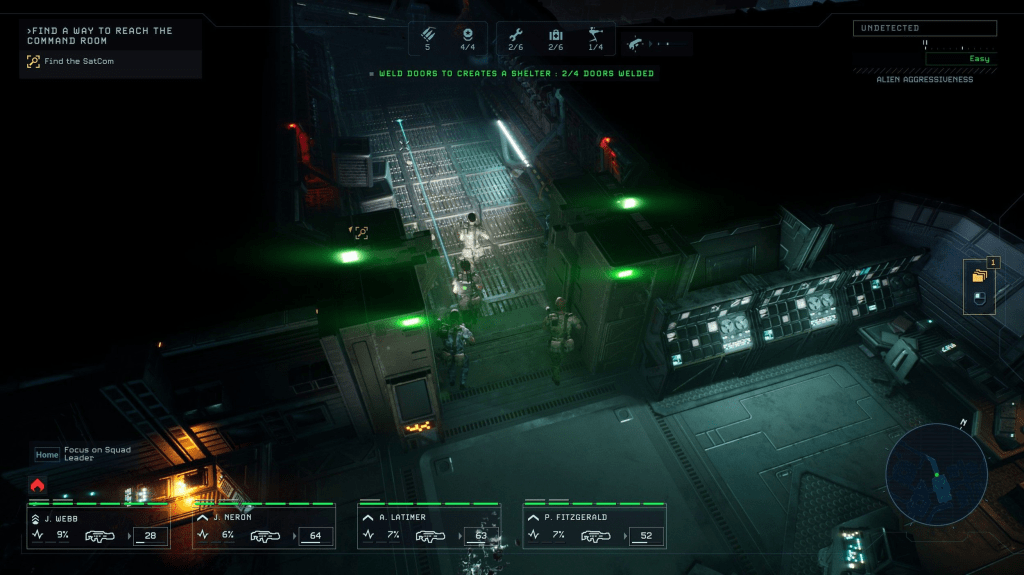Click the command points badge icon
The height and width of the screenshot is (575, 1024).
point(467,33)
